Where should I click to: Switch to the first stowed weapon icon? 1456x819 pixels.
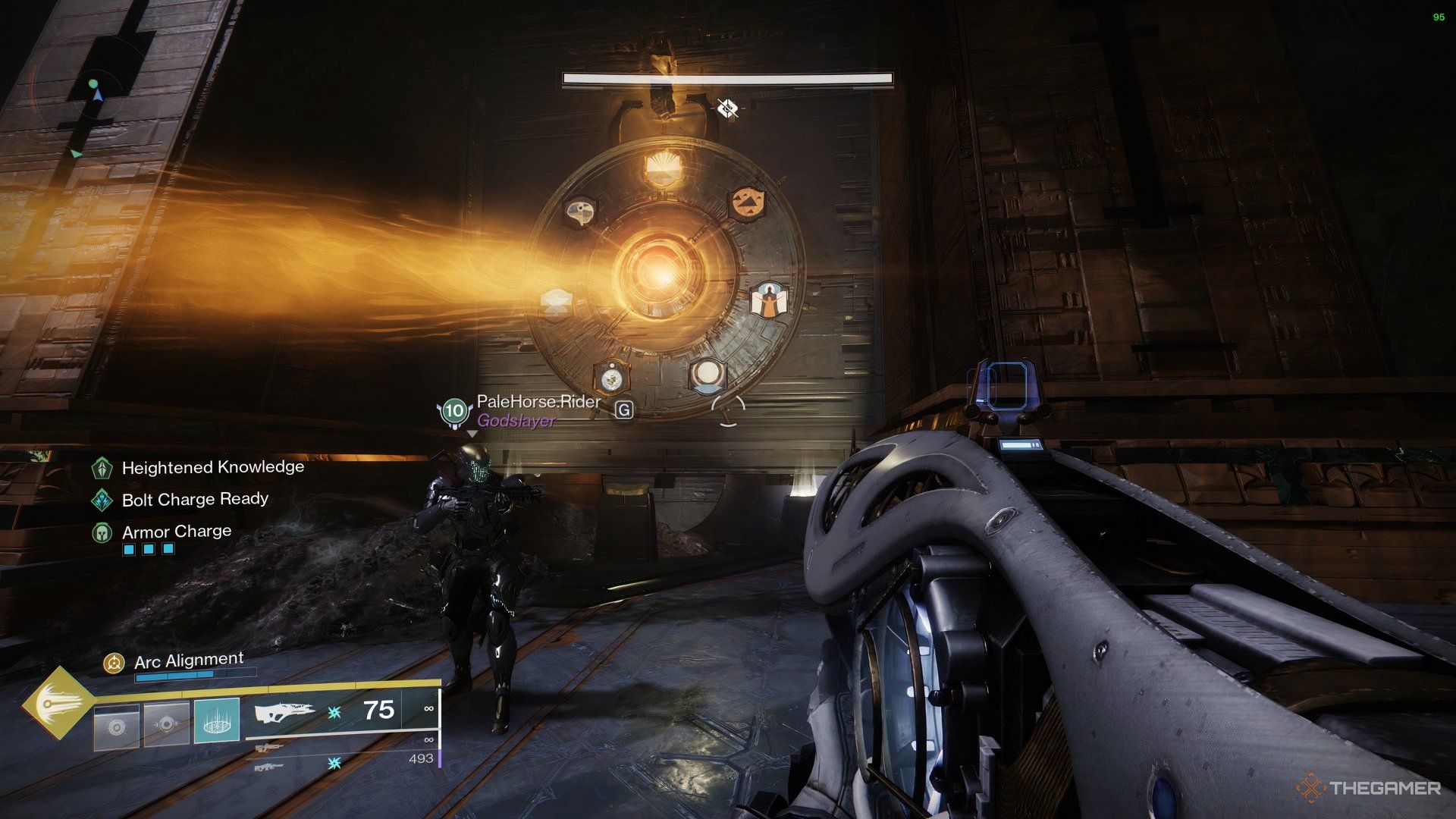pos(269,748)
